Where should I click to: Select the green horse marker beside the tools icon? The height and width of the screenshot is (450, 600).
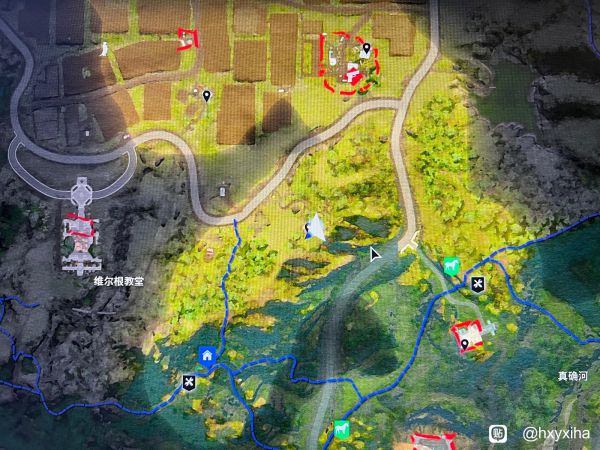click(451, 267)
